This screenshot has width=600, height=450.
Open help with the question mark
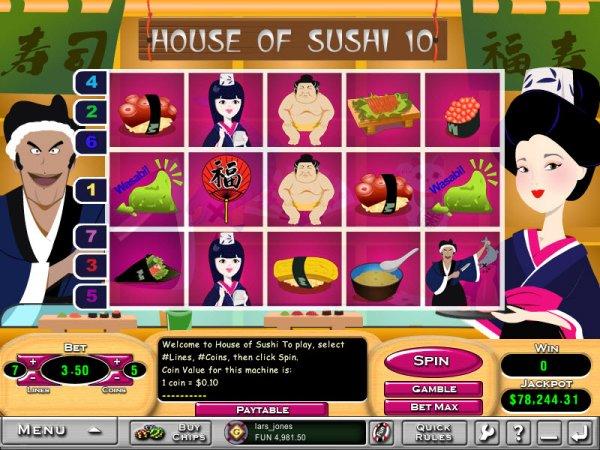tap(517, 432)
